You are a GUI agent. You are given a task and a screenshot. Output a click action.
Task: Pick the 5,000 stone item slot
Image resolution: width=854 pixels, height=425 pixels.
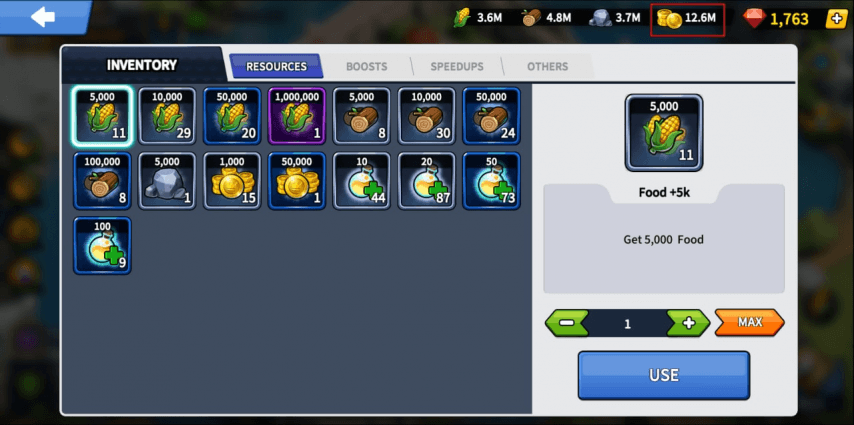(167, 181)
